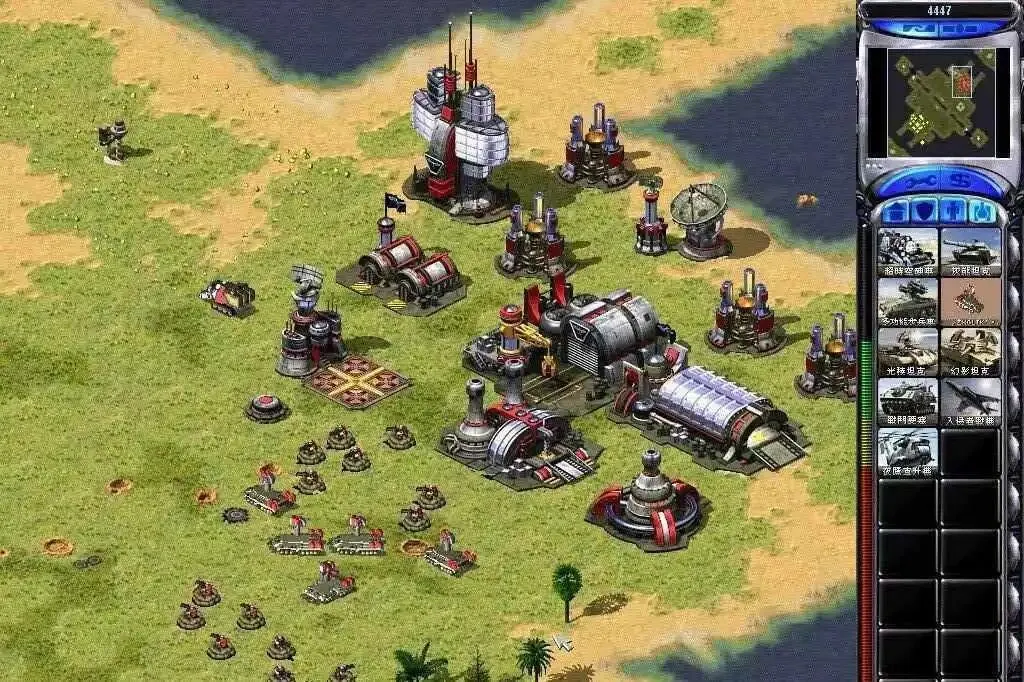The height and width of the screenshot is (682, 1024).
Task: Select the brown-background tank build icon
Action: pyautogui.click(x=970, y=302)
